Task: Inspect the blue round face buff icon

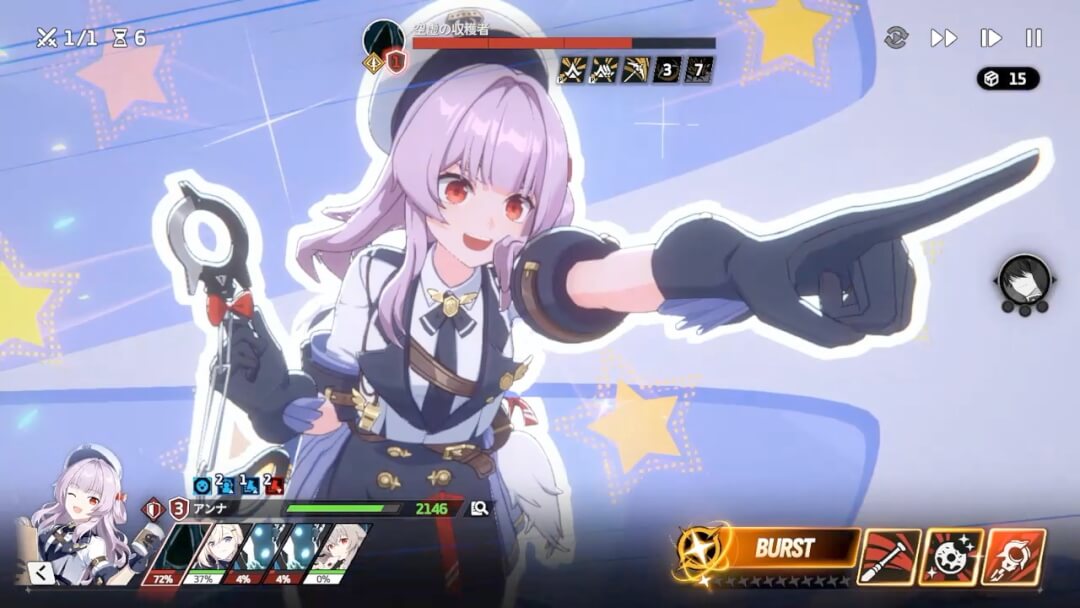Action: [202, 486]
